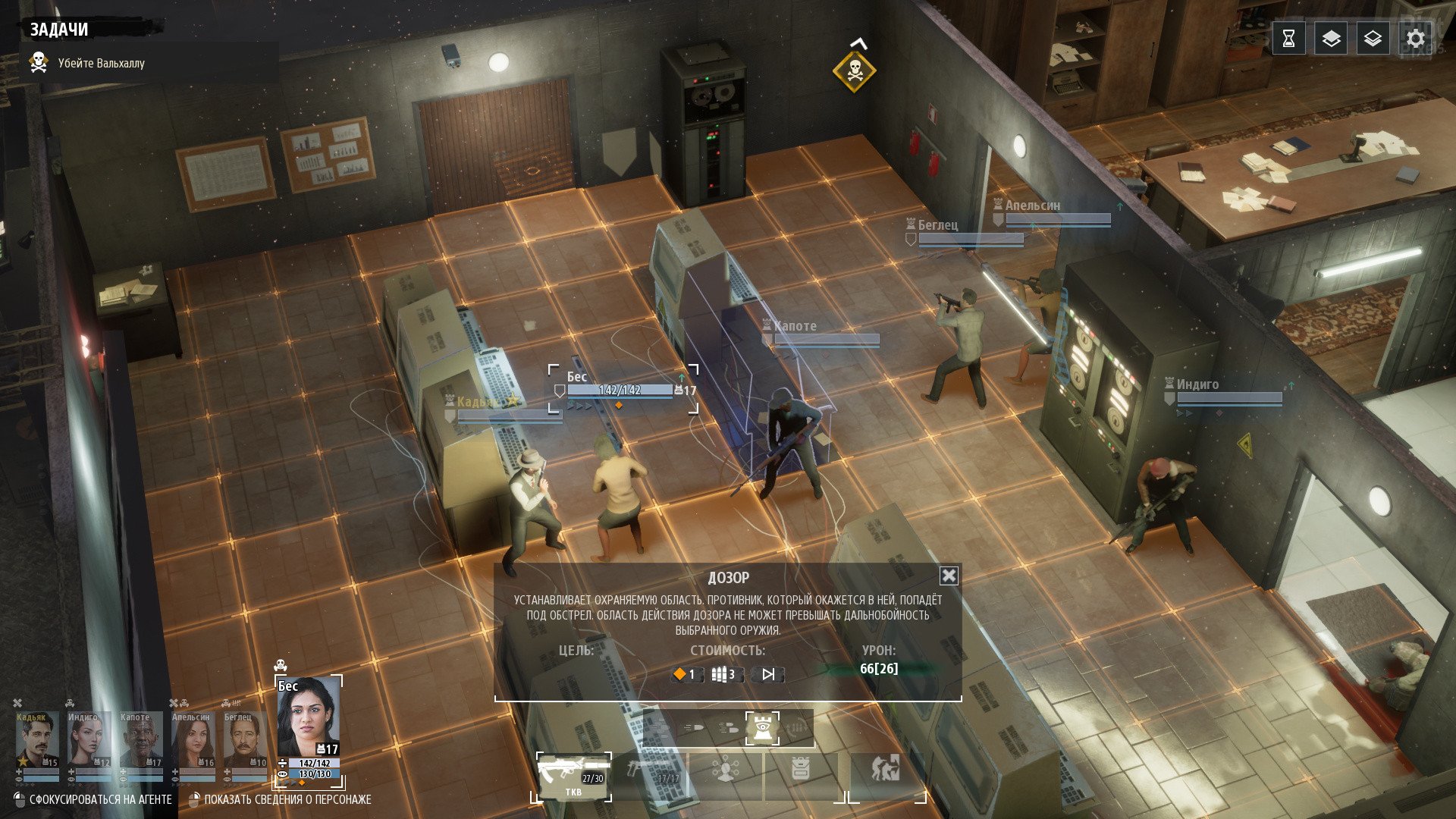The image size is (1456, 819).
Task: Open settings with the gear icon
Action: pyautogui.click(x=1415, y=39)
